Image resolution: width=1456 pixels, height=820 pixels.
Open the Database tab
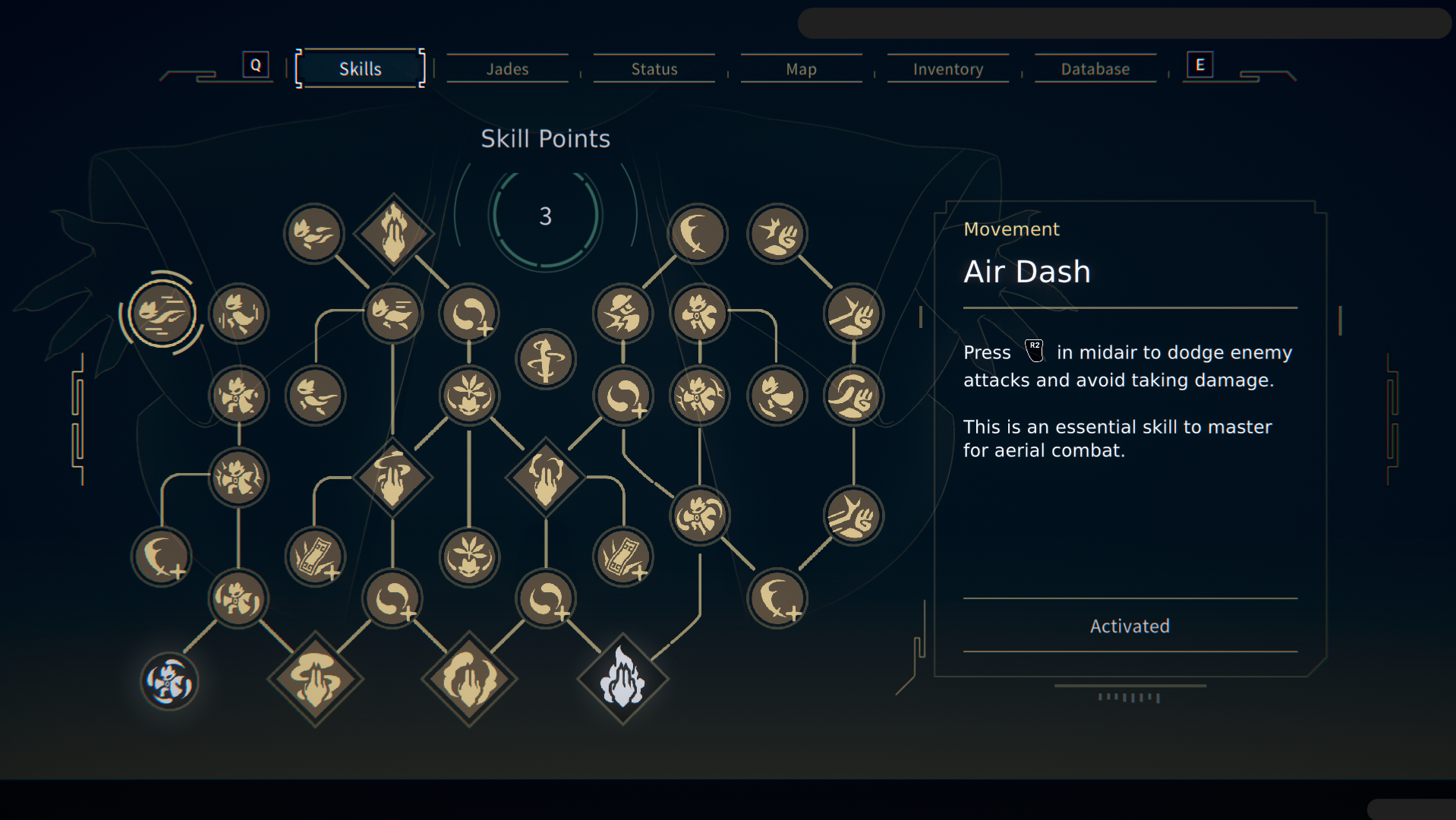(1095, 69)
